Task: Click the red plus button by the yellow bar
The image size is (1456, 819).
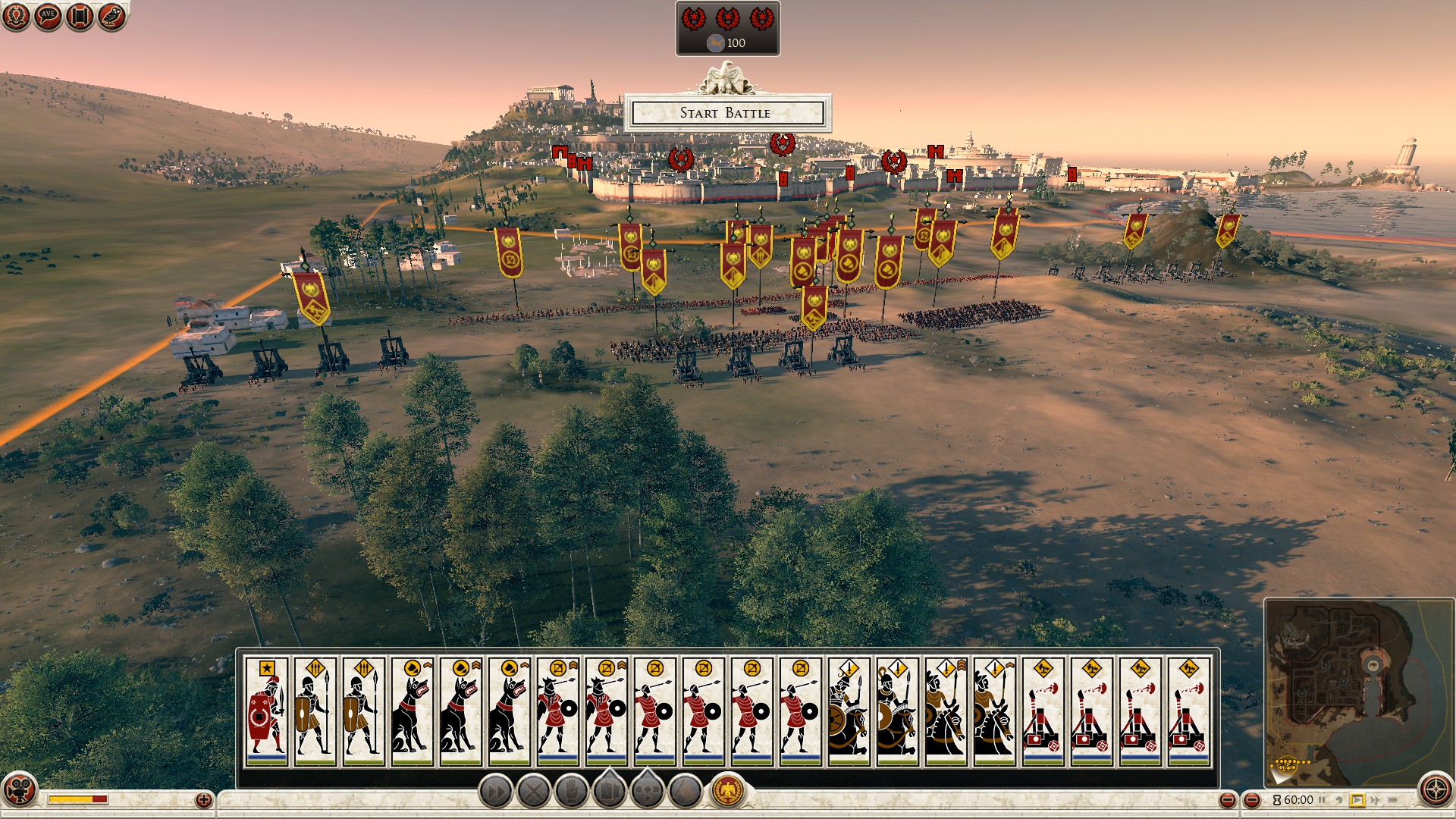Action: tap(203, 799)
